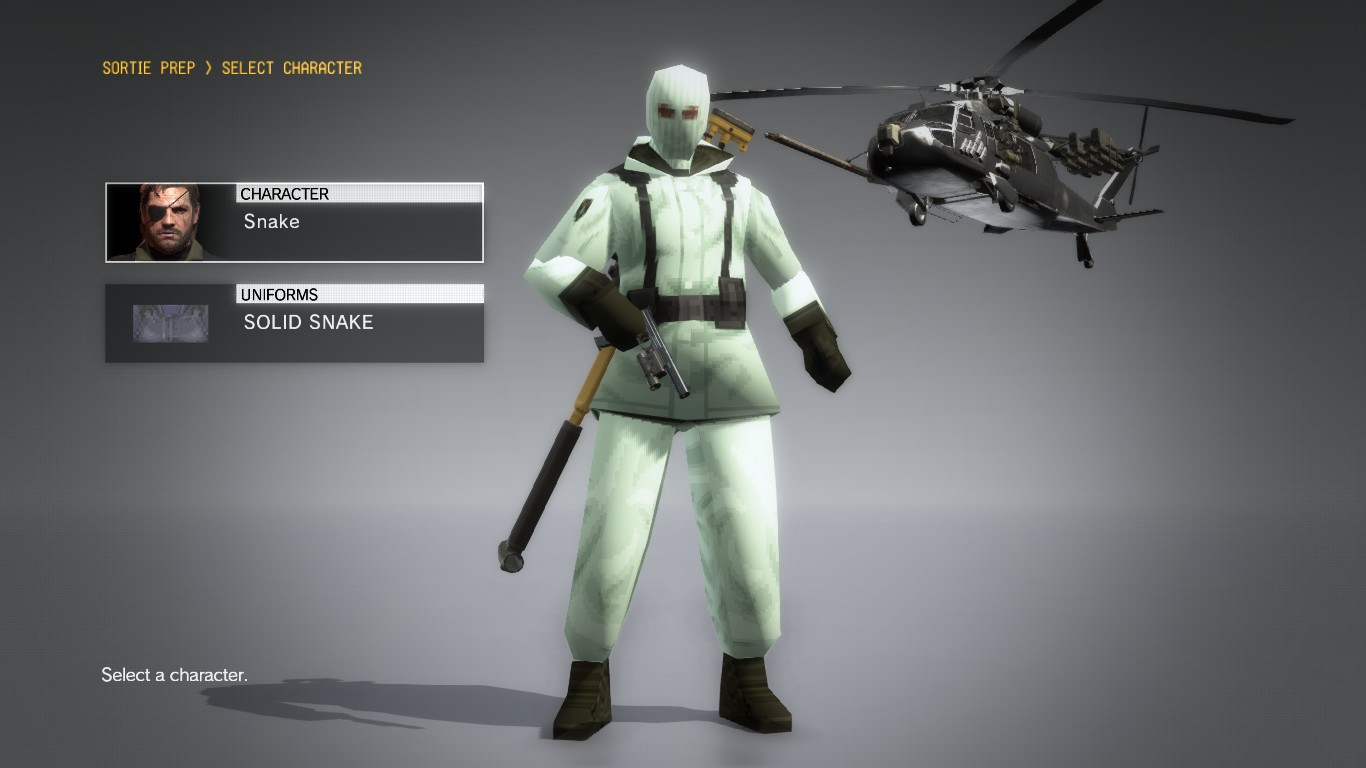The width and height of the screenshot is (1366, 768).
Task: Select the Snake character entry
Action: (270, 222)
